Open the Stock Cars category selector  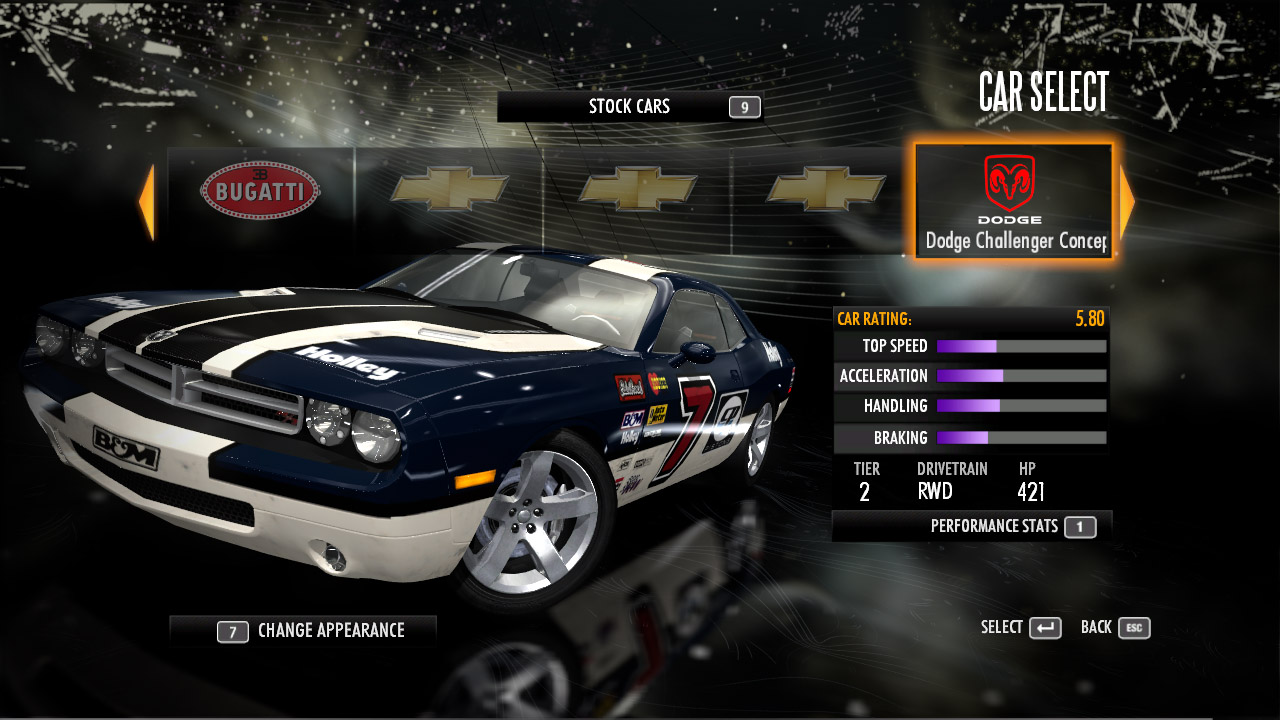[630, 107]
